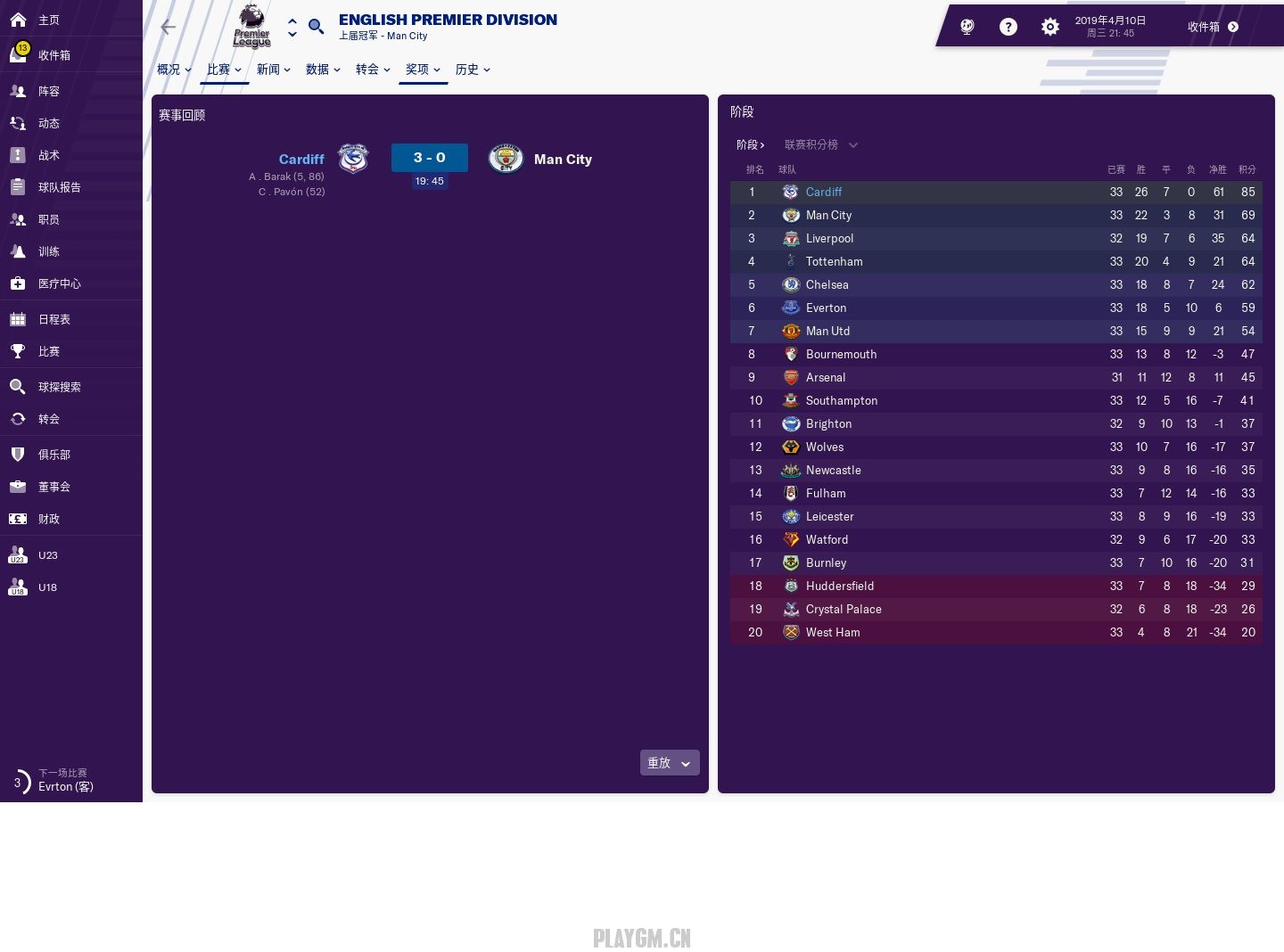Screen dimensions: 1284x952
Task: View the U23 team
Action: 47,555
